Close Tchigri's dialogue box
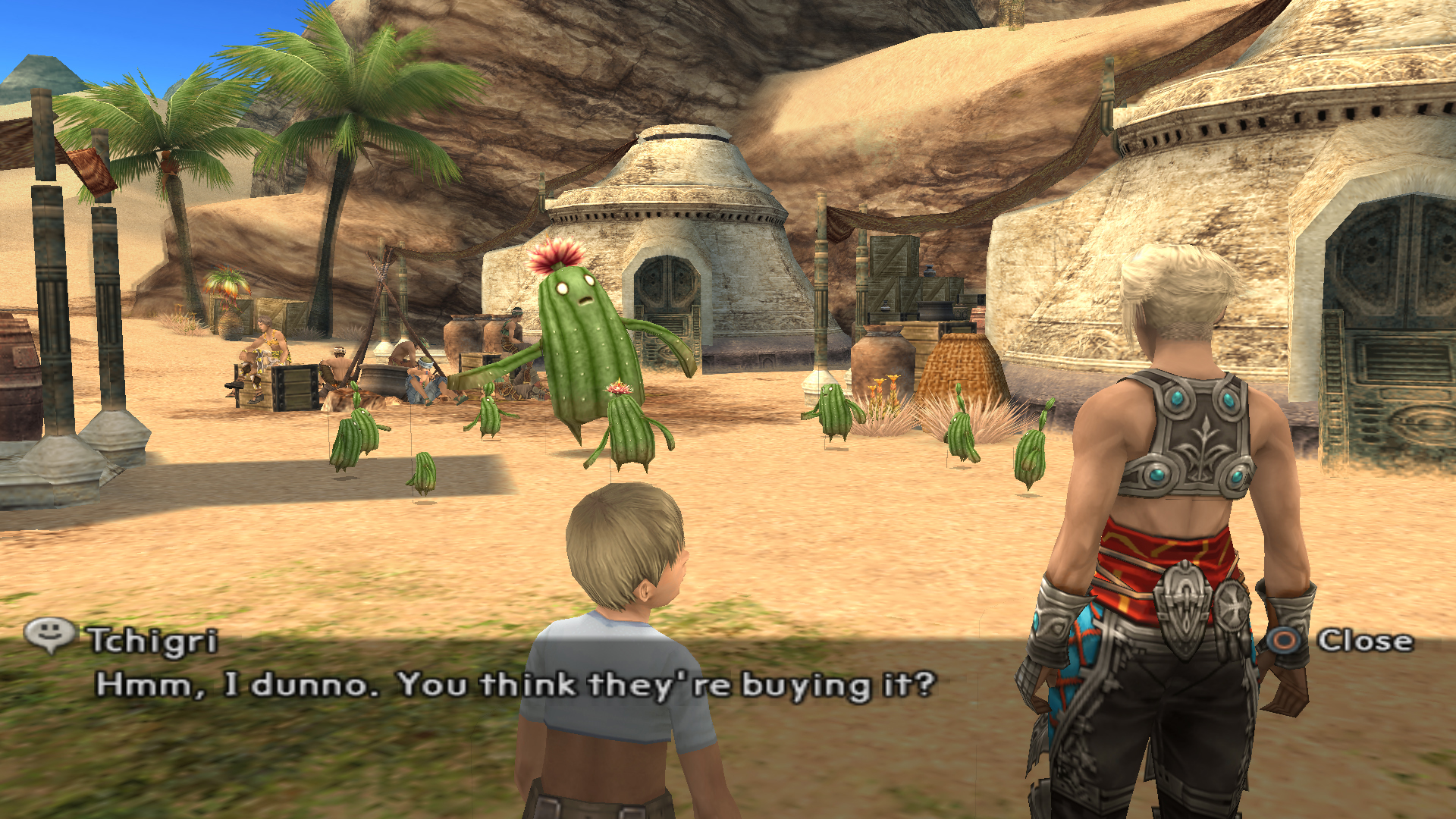Screen dimensions: 1456x819 1342,641
